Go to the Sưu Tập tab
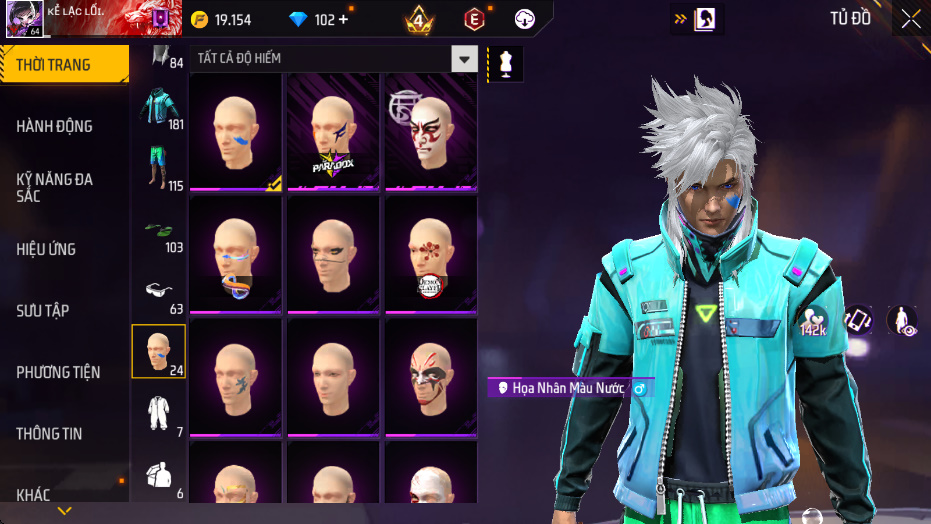Viewport: 931px width, 524px height. coord(43,310)
